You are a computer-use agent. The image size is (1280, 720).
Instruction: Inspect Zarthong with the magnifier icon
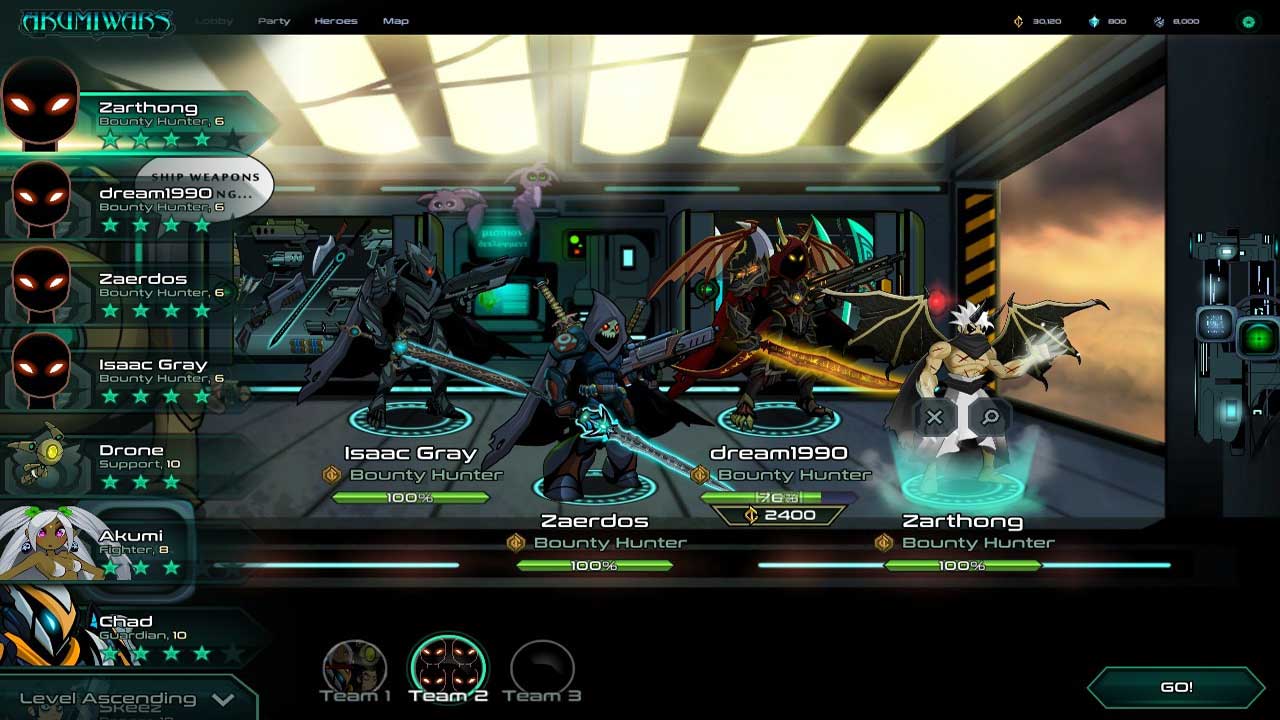(x=990, y=417)
